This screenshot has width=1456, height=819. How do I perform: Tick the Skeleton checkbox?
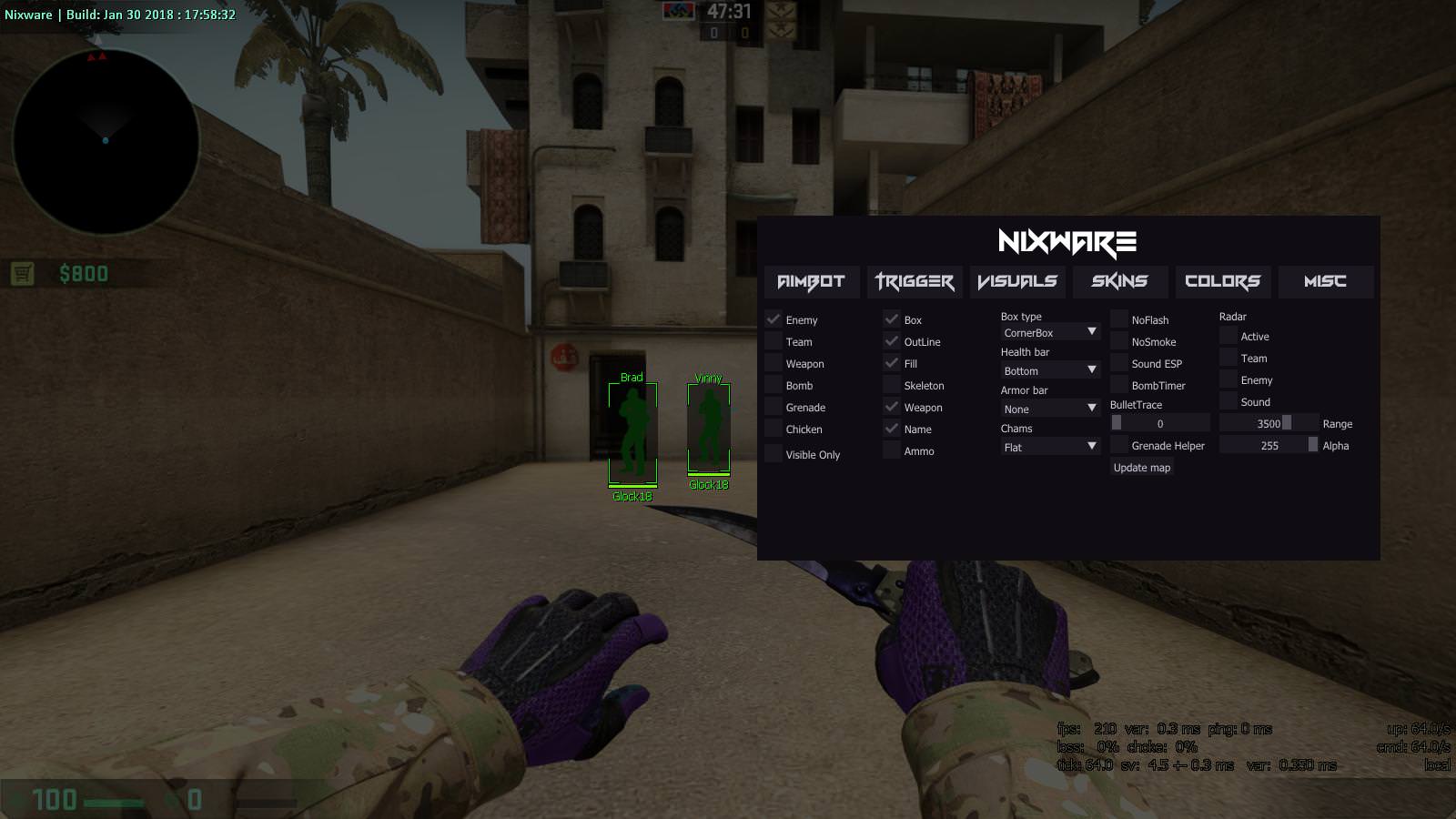coord(892,386)
